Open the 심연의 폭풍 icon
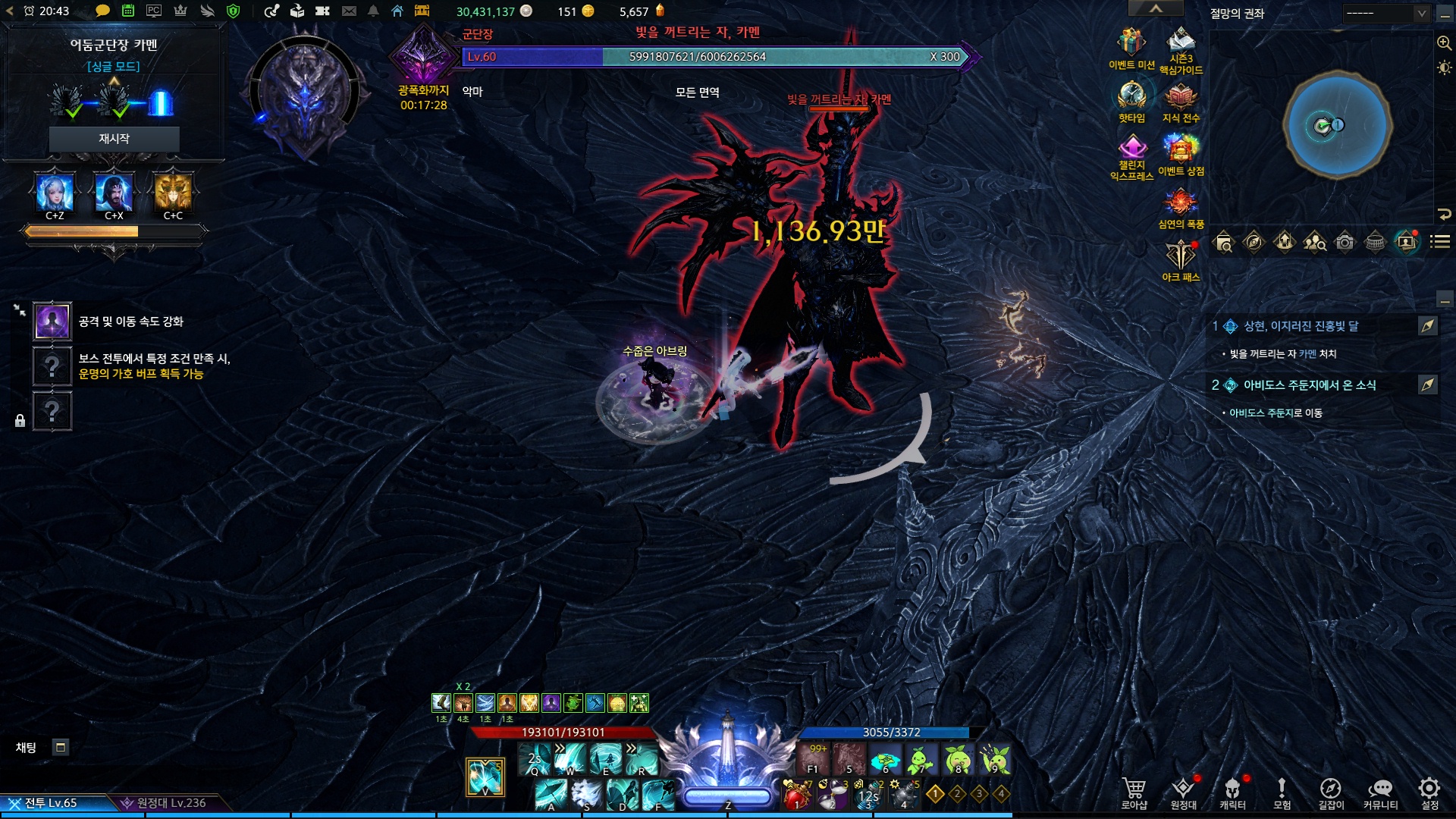The image size is (1456, 819). [x=1180, y=203]
